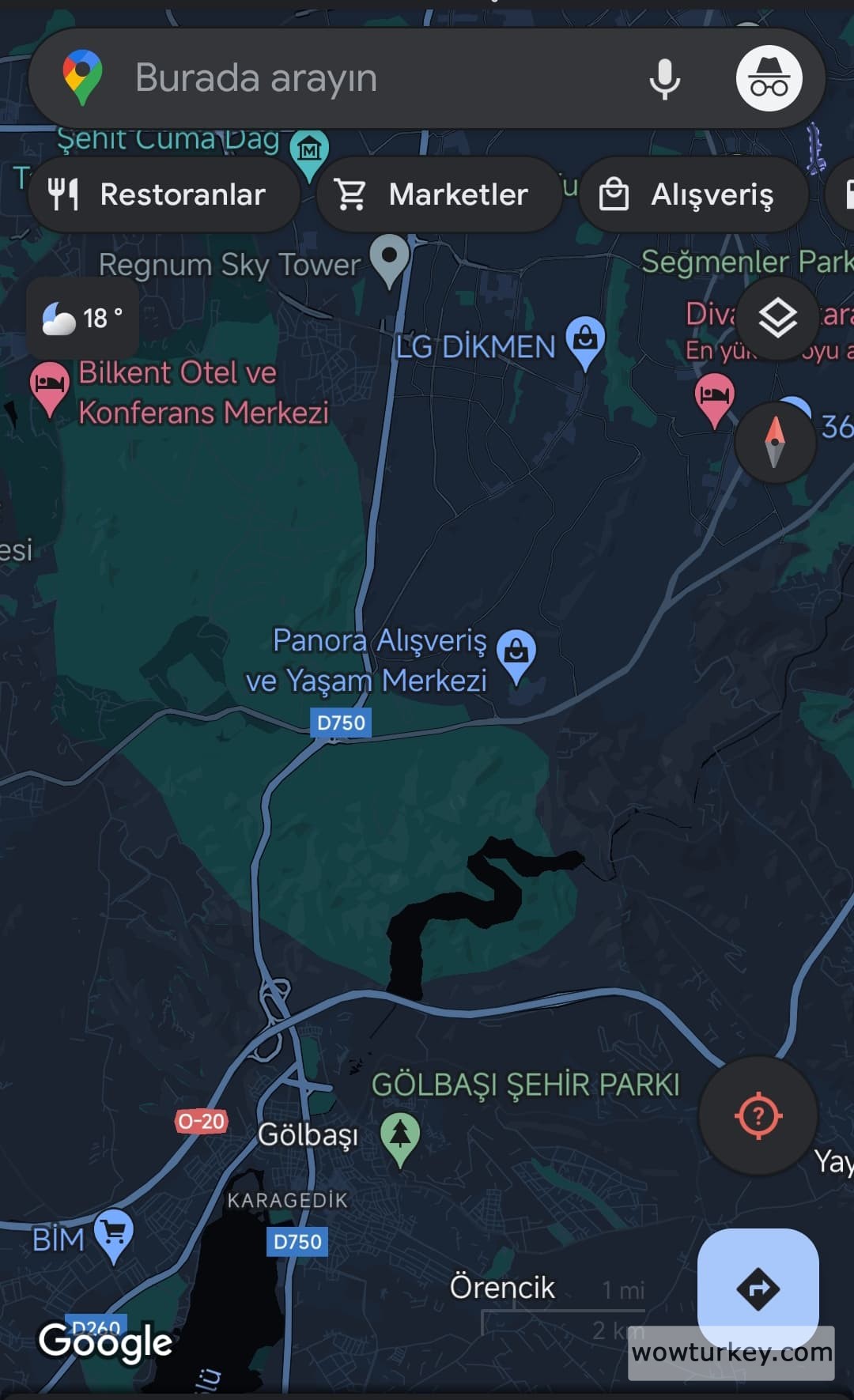Open directions with the blue arrow button
The height and width of the screenshot is (1400, 854).
[758, 1289]
